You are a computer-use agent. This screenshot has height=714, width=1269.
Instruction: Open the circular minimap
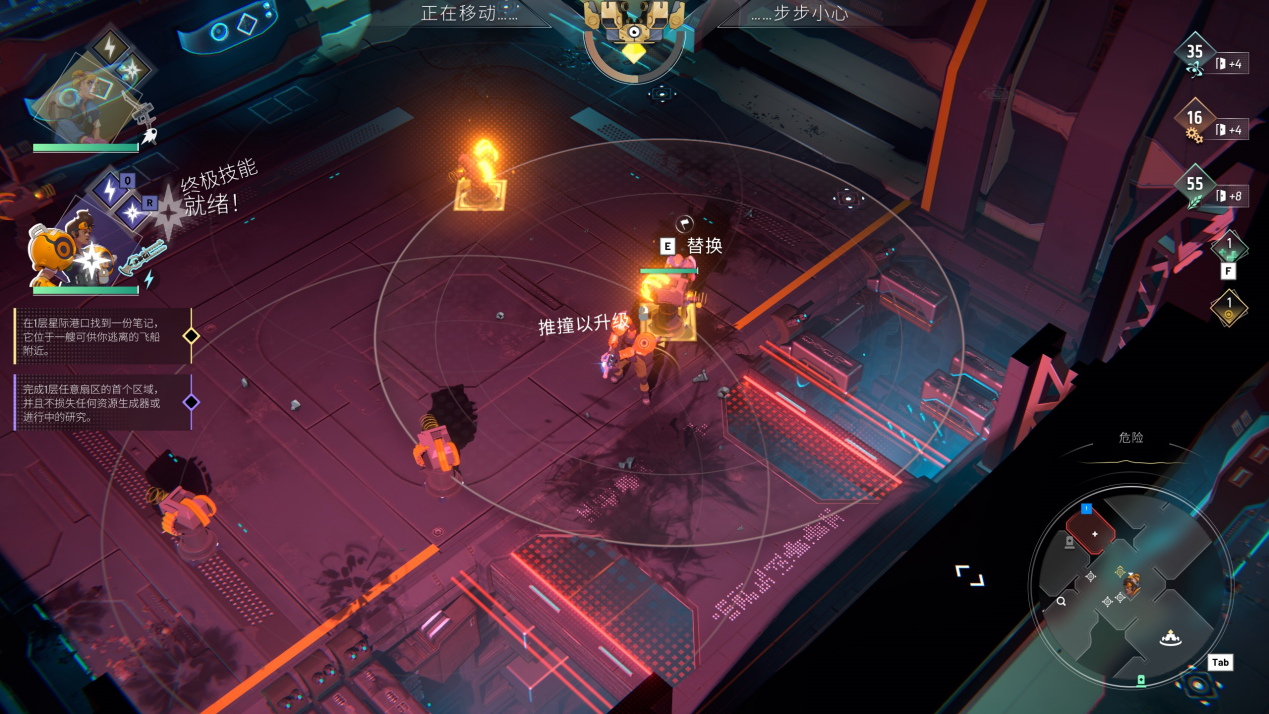click(x=1129, y=587)
